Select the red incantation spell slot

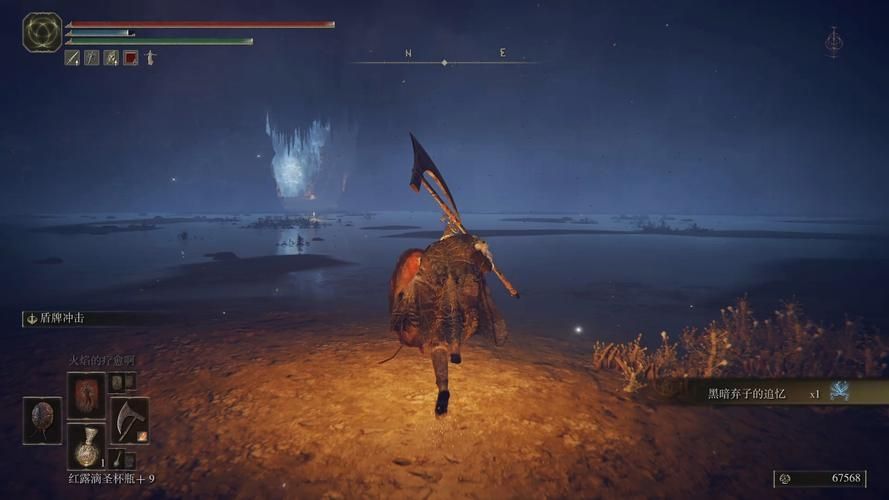point(86,395)
